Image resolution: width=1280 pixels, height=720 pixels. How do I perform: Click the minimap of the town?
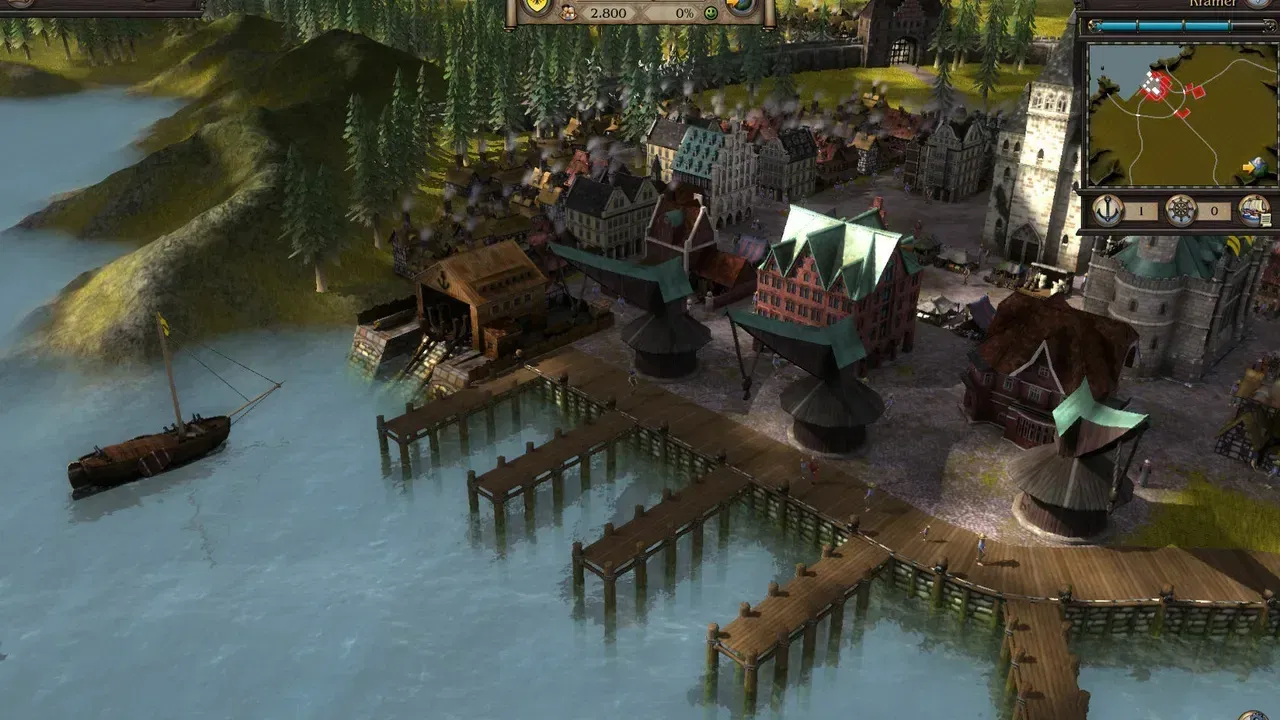pyautogui.click(x=1180, y=114)
